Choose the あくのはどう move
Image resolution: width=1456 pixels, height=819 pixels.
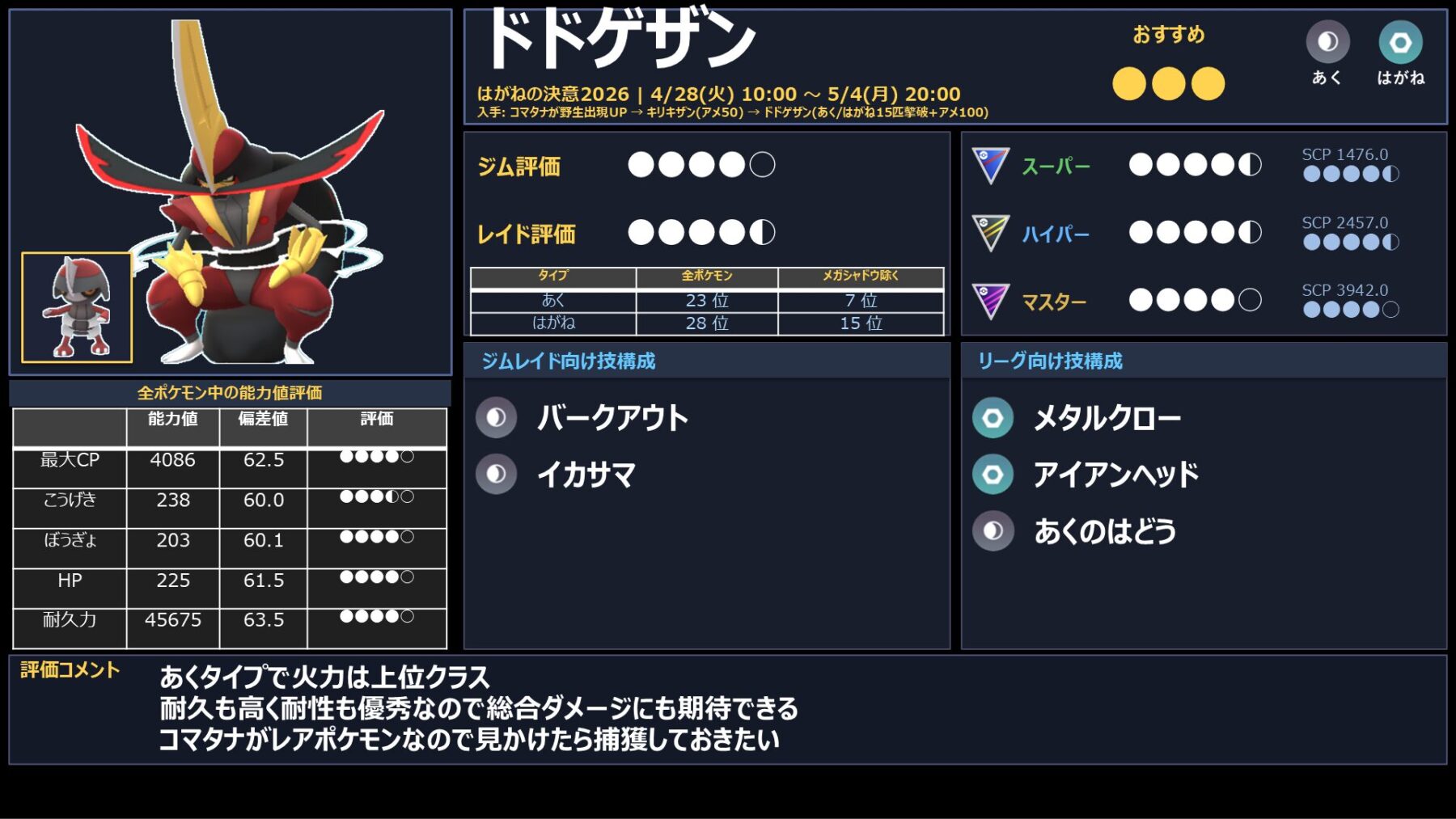tap(1104, 531)
